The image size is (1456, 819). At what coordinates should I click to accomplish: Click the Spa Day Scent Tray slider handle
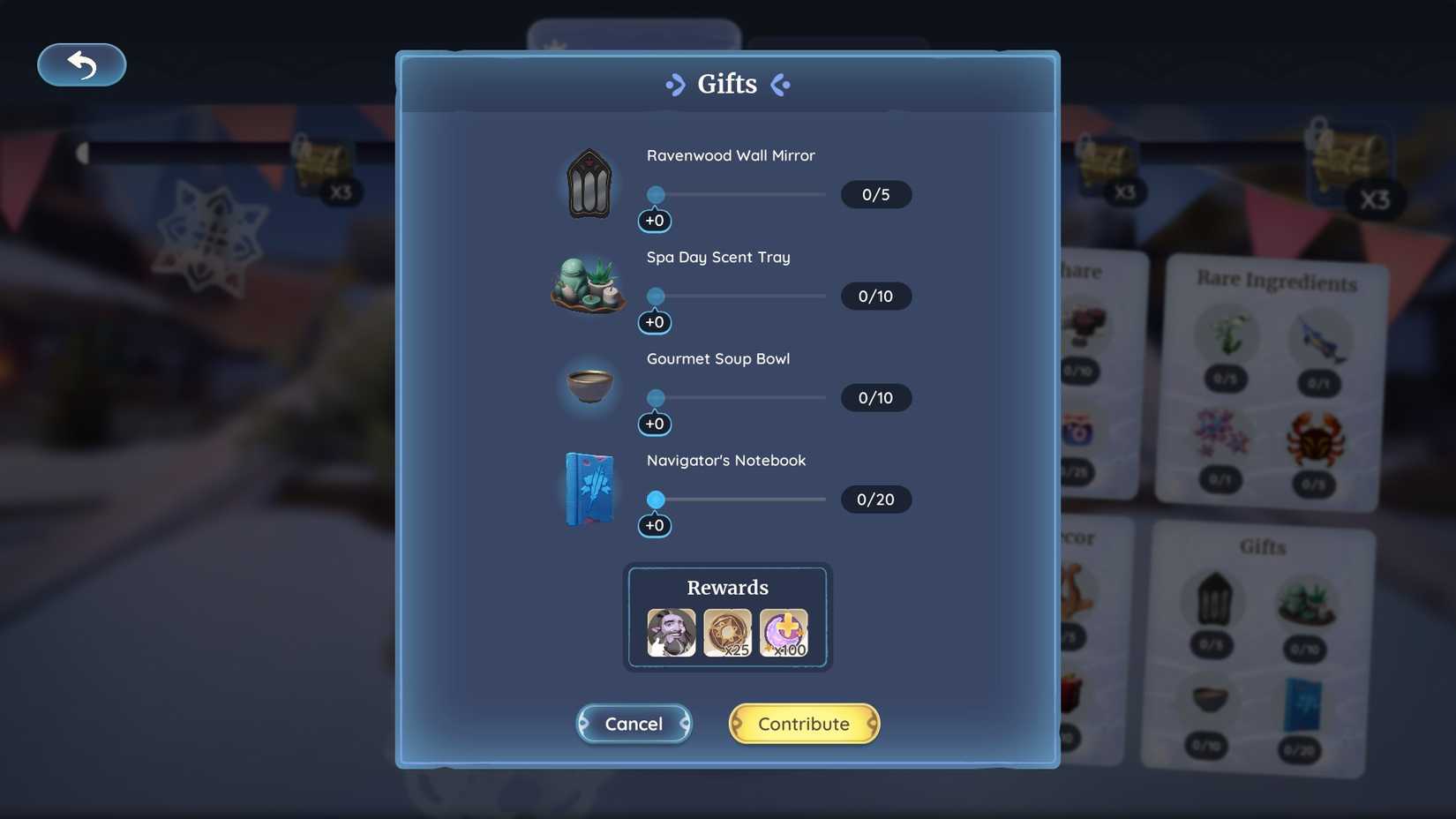click(655, 296)
